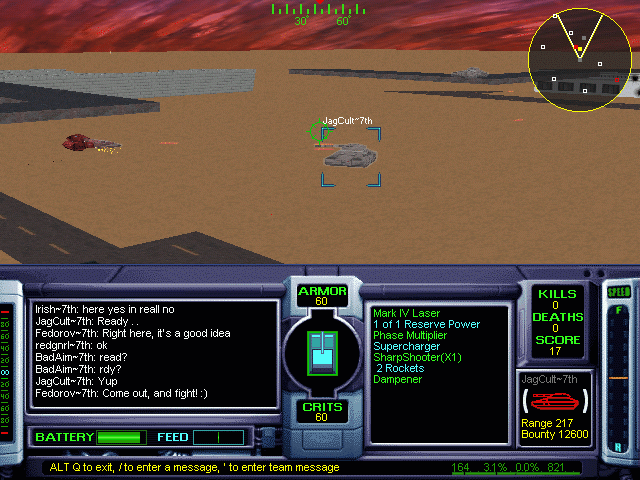This screenshot has width=640, height=480.
Task: Choose Phase Multiplier in the equipment list
Action: (x=410, y=336)
